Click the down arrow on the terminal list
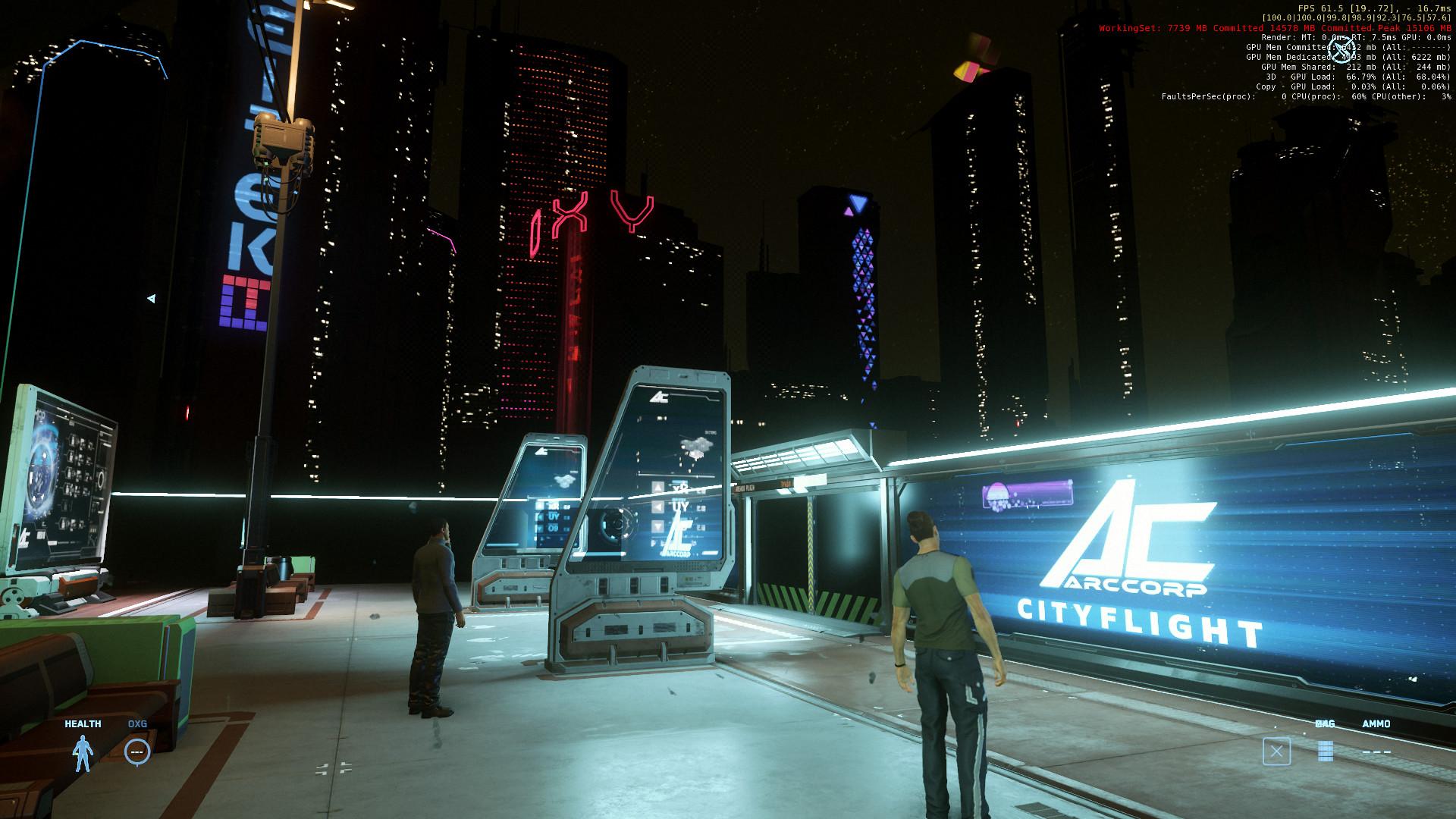1456x819 pixels. pyautogui.click(x=657, y=525)
